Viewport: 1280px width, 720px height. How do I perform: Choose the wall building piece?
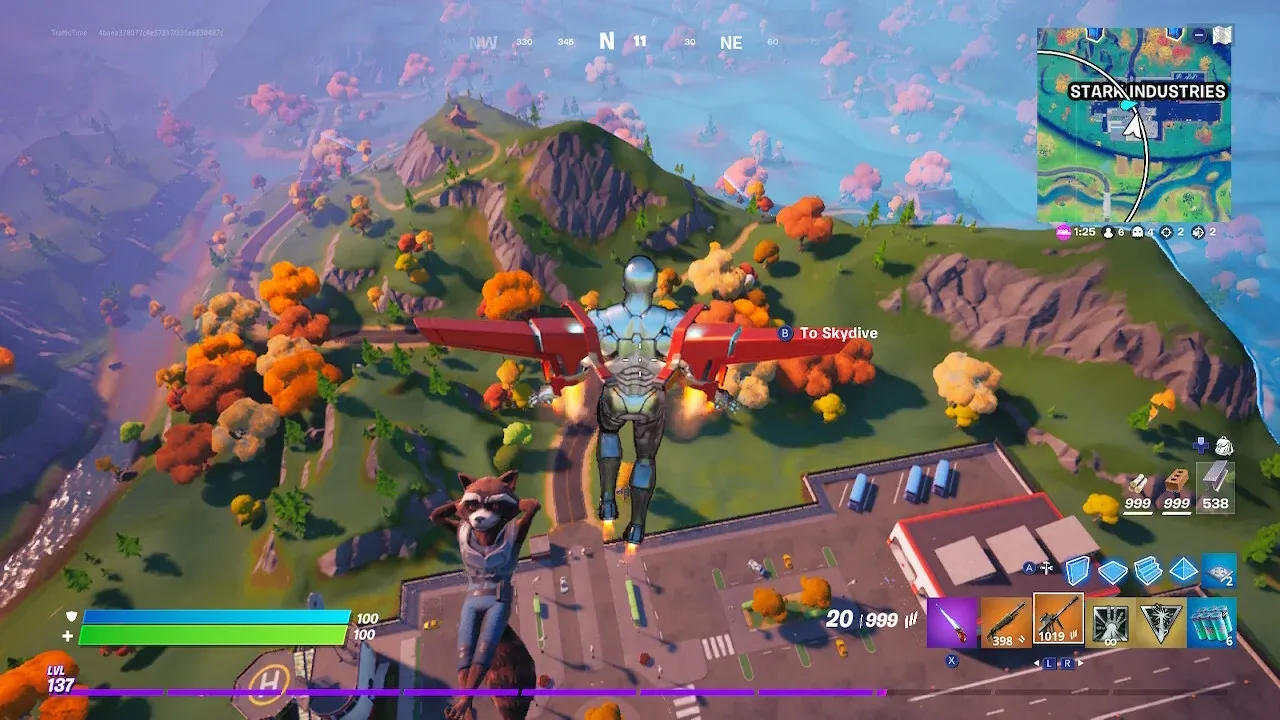[1077, 570]
